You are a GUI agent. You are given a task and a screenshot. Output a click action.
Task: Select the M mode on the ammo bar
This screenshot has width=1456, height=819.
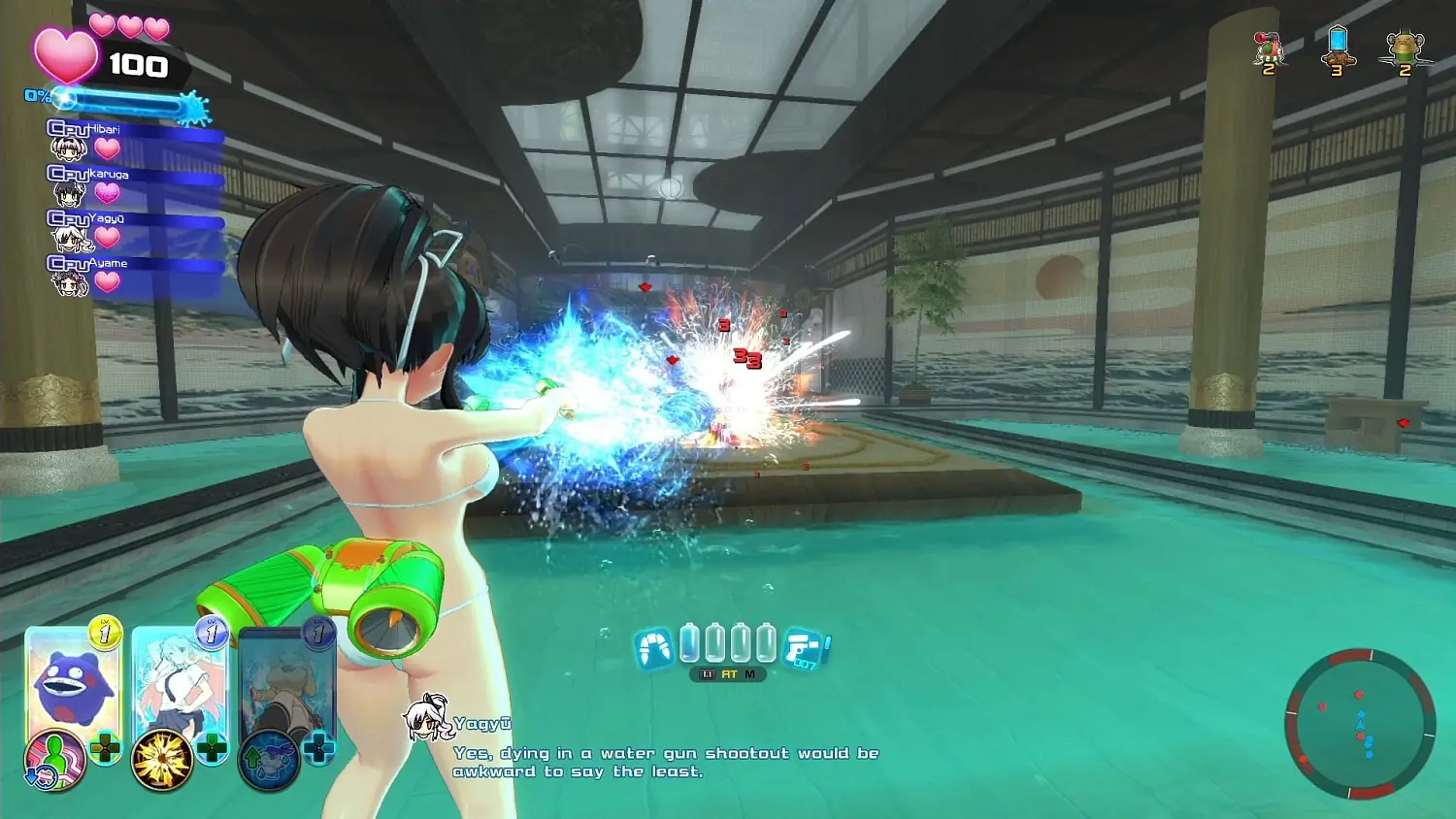[750, 673]
